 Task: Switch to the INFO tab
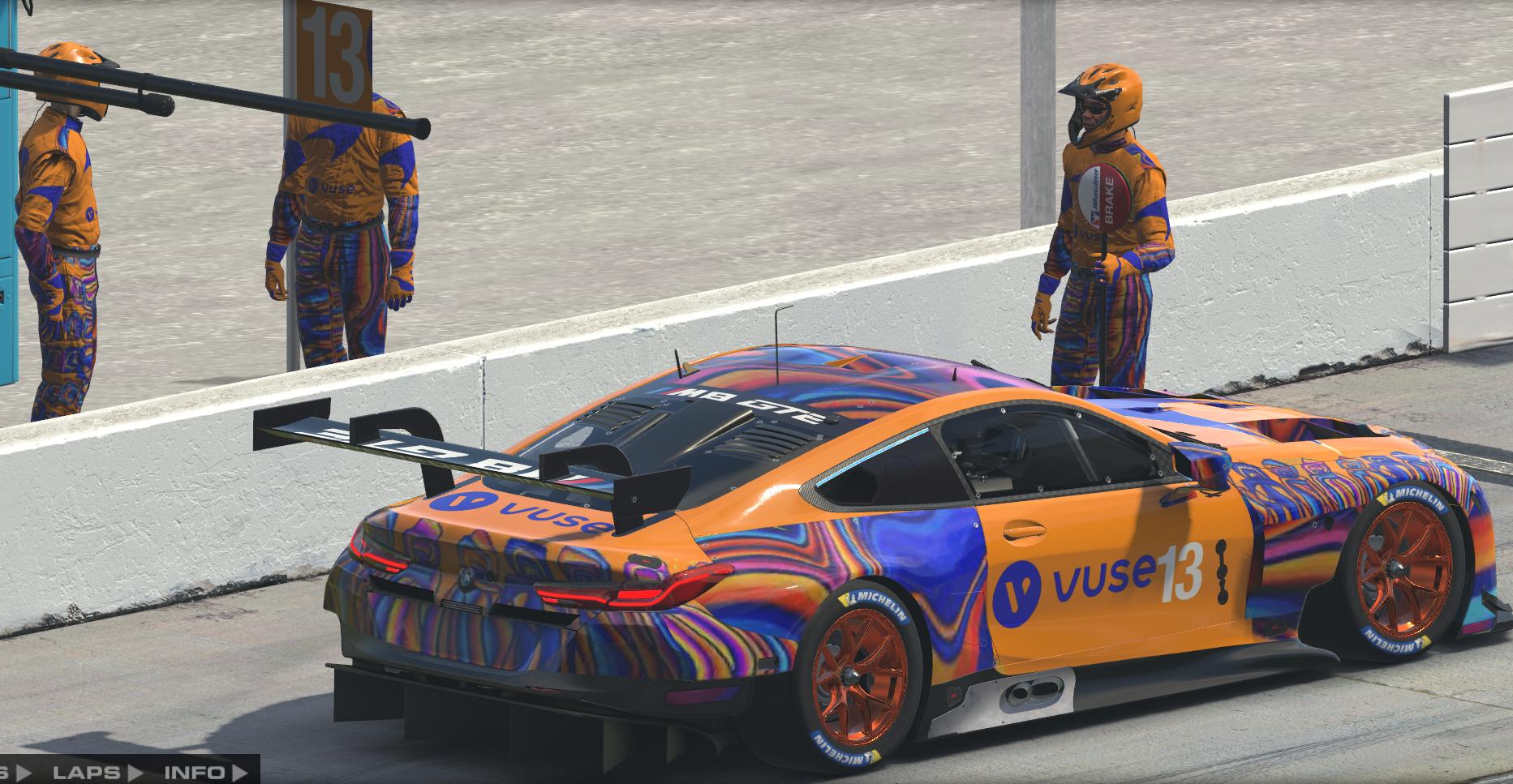pos(195,771)
